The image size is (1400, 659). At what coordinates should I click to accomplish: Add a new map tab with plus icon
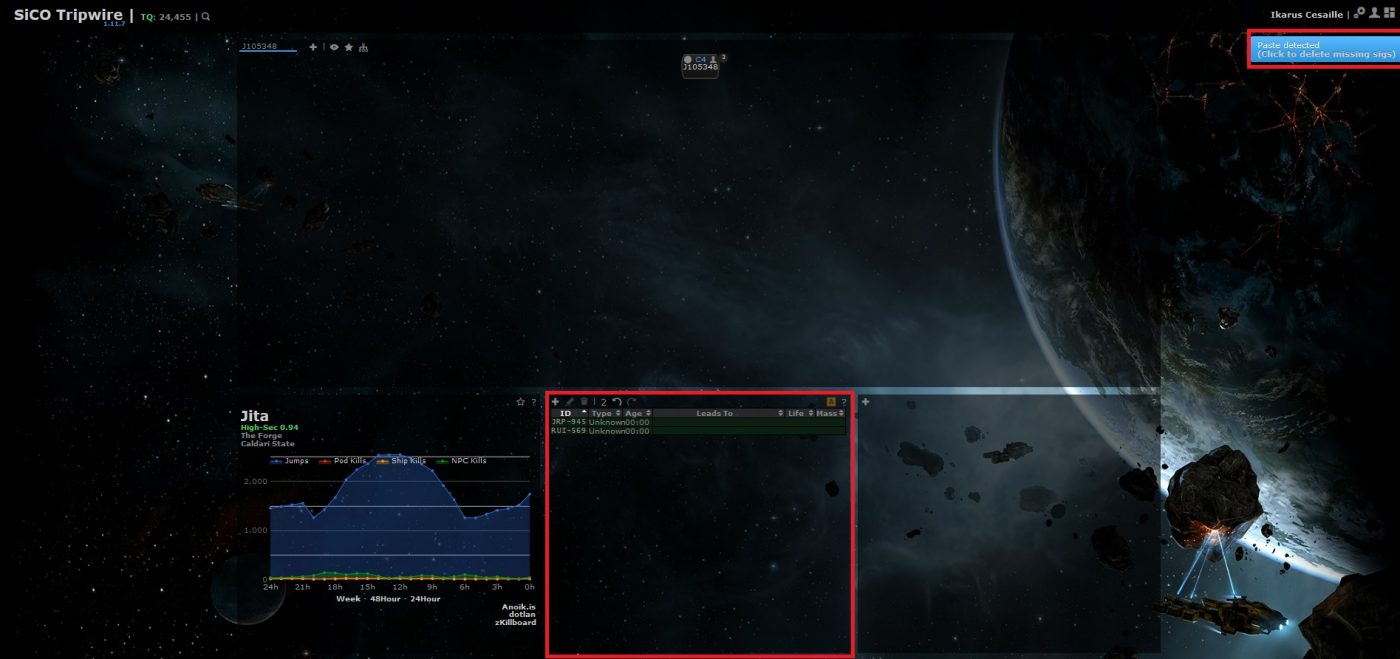tap(313, 47)
